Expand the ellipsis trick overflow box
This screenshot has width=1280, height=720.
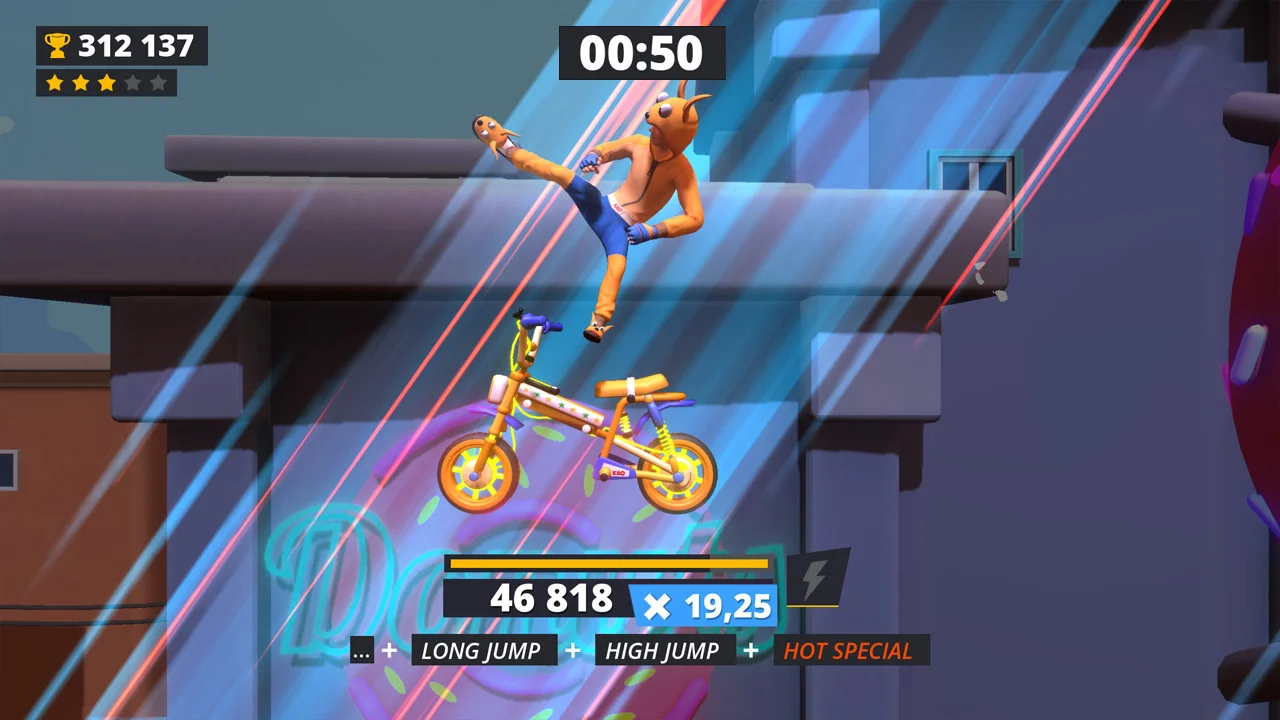click(361, 651)
